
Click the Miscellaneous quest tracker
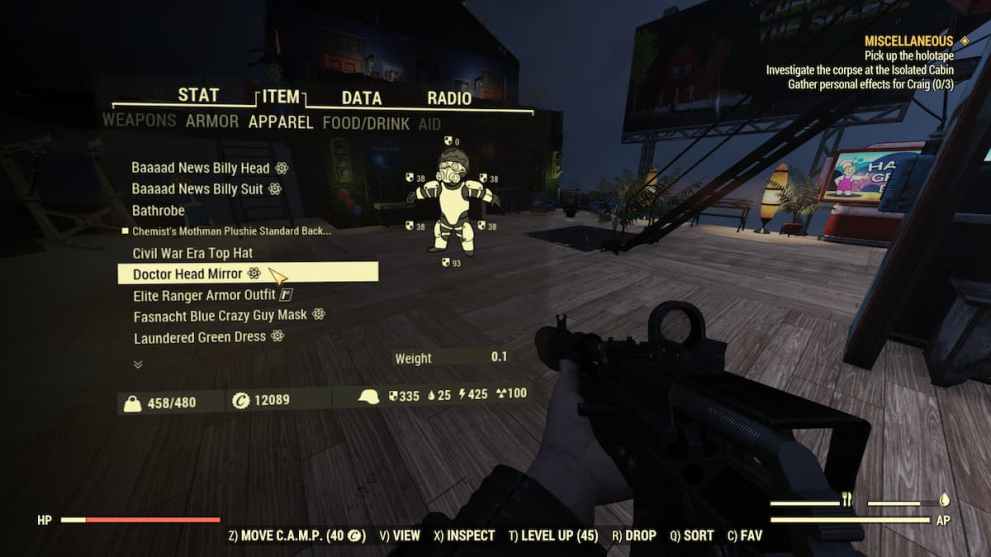(908, 41)
